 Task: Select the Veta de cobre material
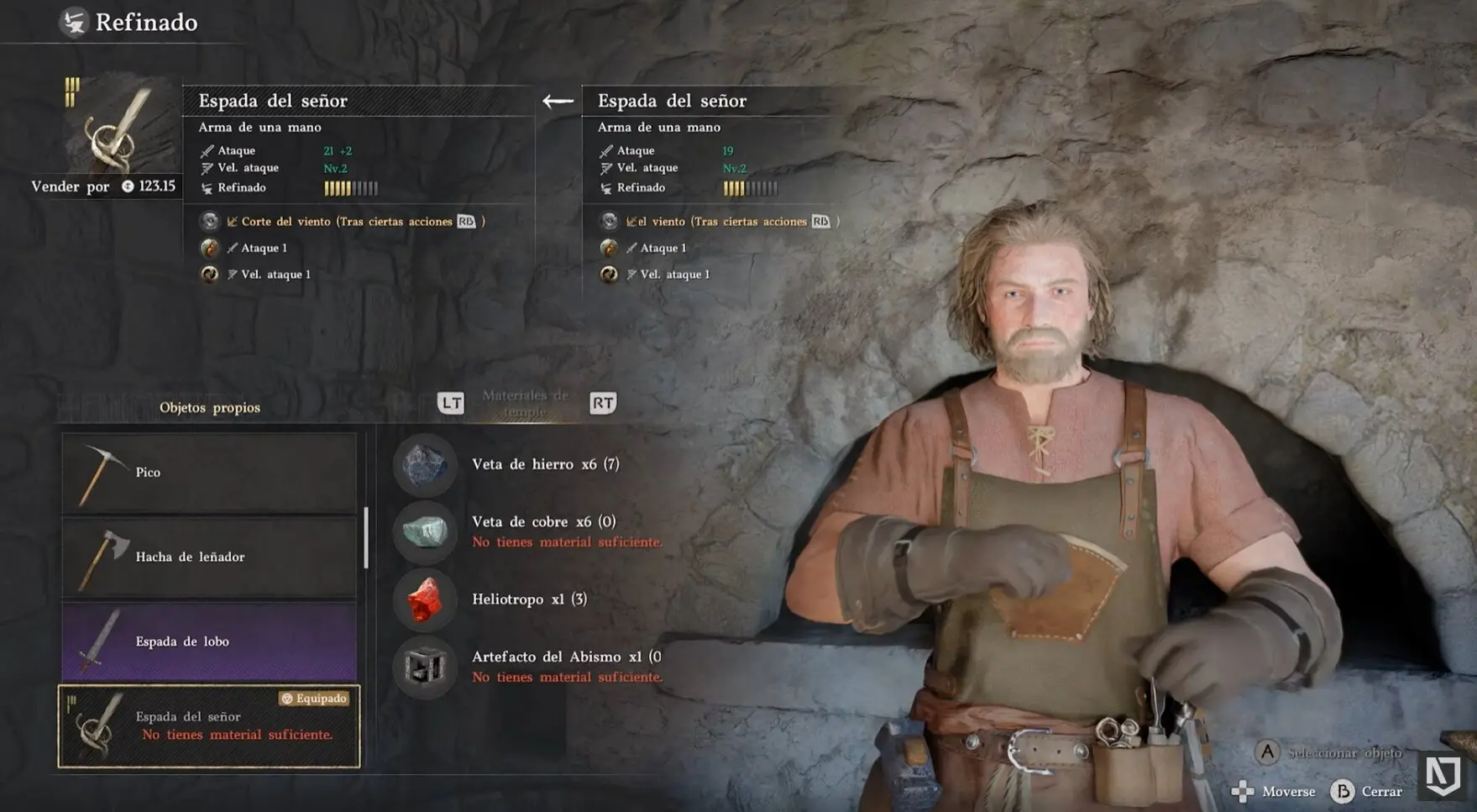(x=543, y=522)
